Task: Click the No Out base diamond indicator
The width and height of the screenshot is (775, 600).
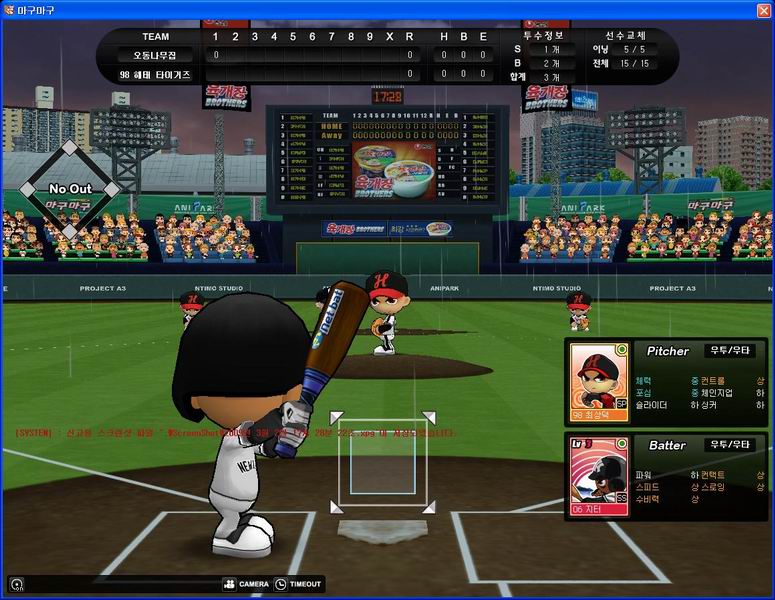Action: pos(70,189)
